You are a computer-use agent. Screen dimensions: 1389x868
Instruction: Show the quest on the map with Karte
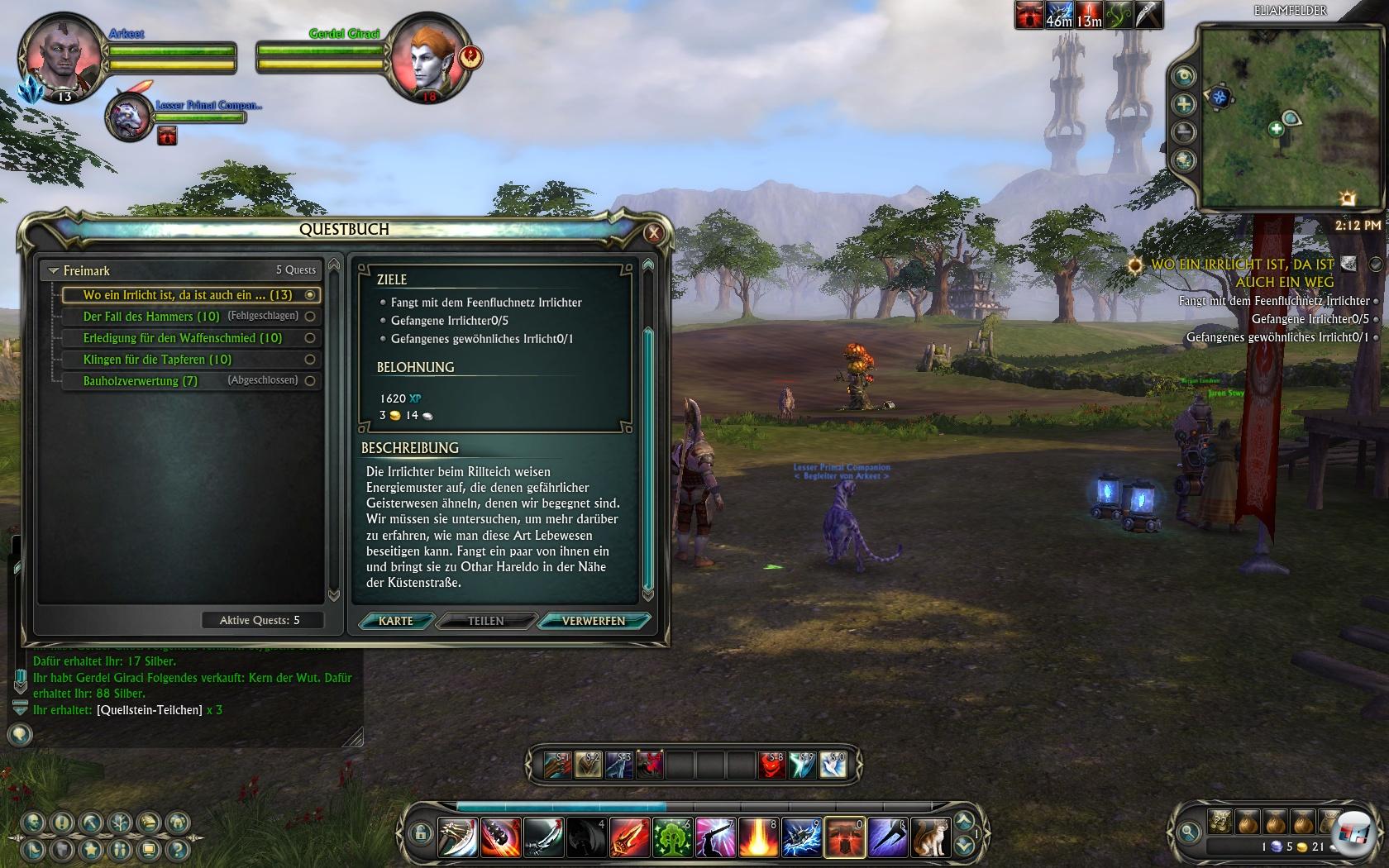coord(395,621)
